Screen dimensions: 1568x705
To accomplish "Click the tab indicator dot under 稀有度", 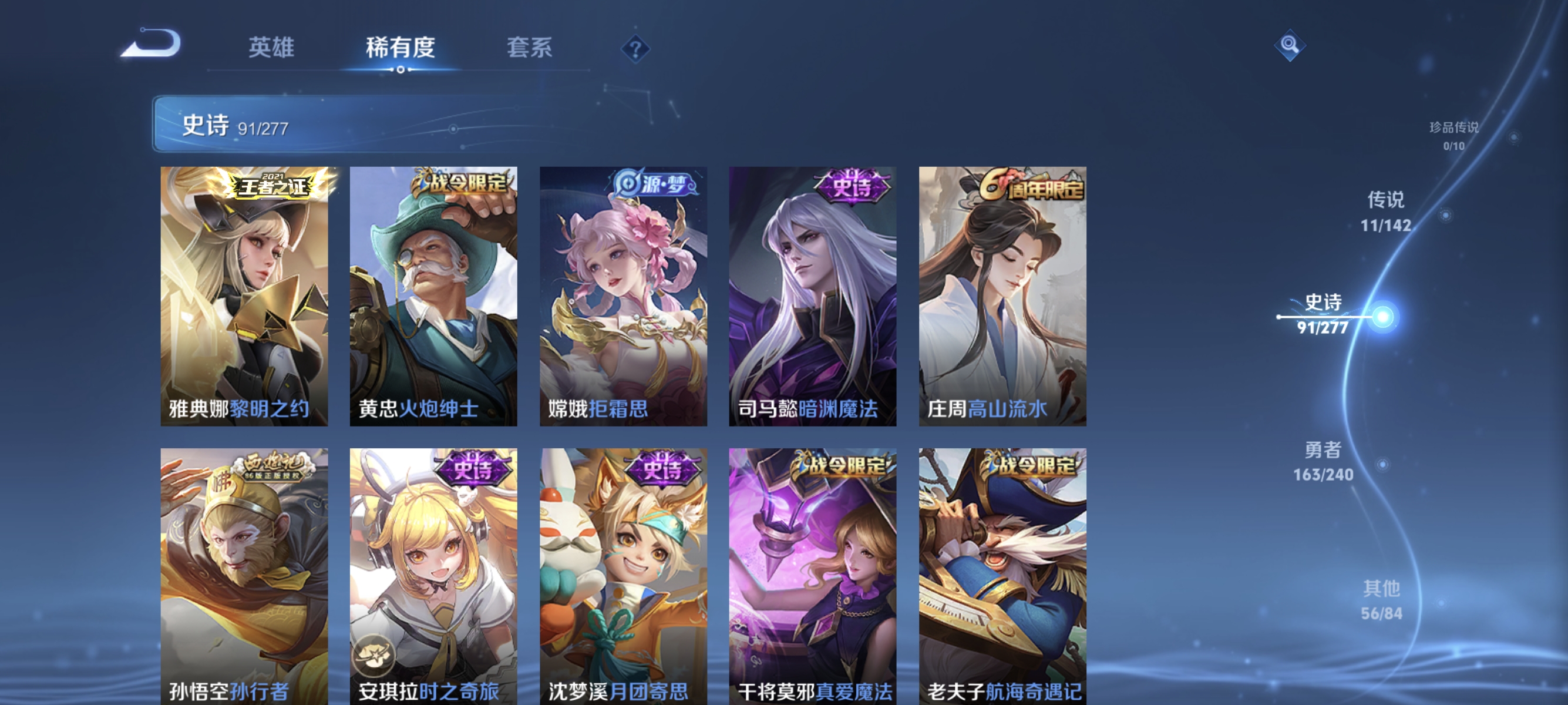I will pyautogui.click(x=401, y=69).
